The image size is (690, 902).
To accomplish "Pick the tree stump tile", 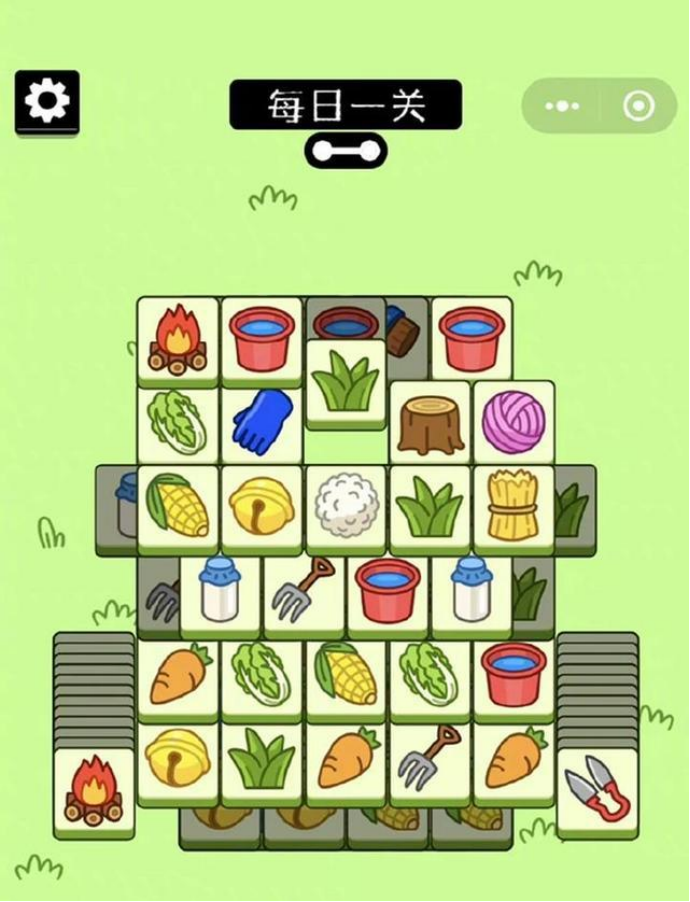I will [x=430, y=423].
